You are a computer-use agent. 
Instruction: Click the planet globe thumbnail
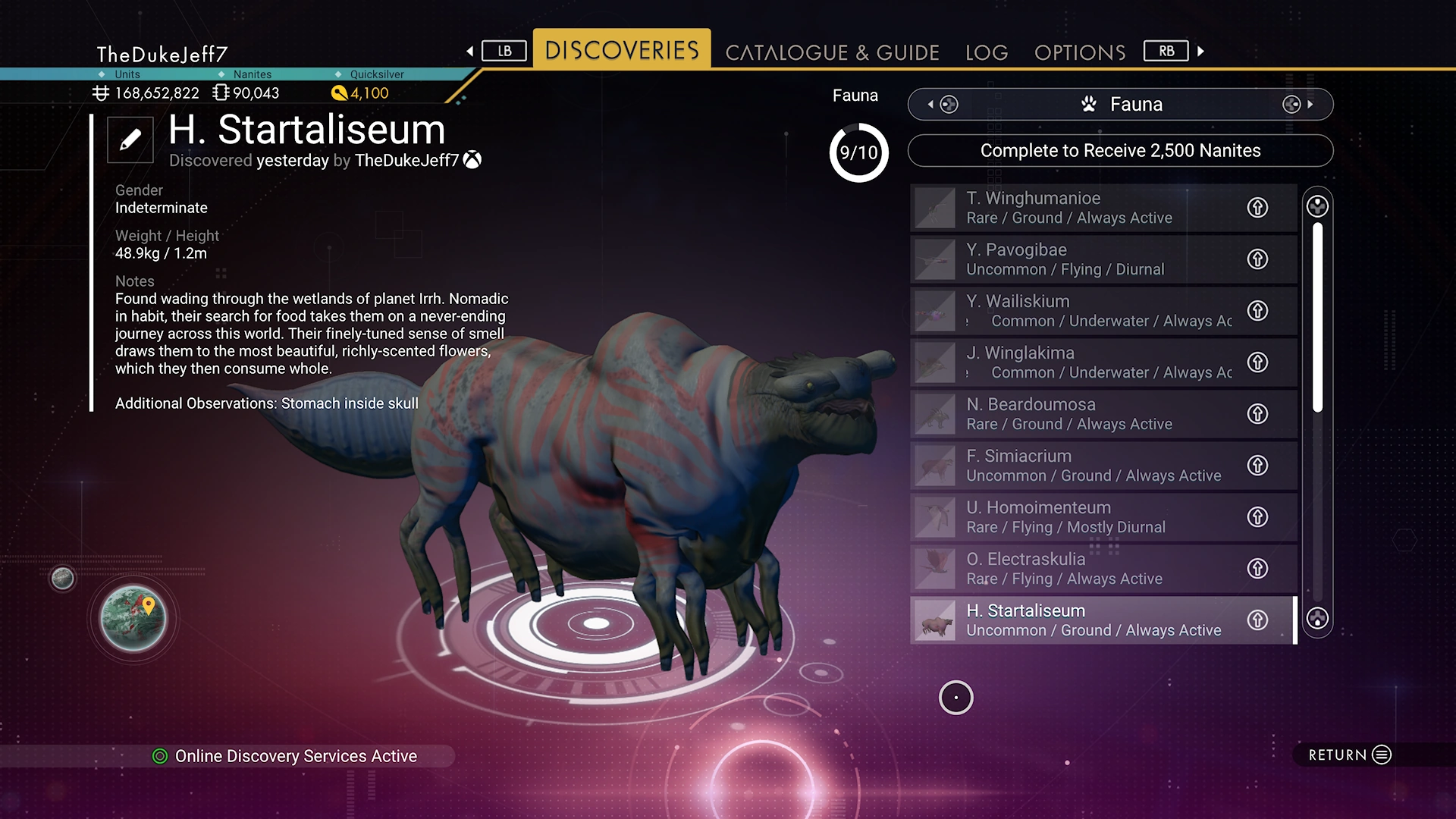click(x=133, y=619)
